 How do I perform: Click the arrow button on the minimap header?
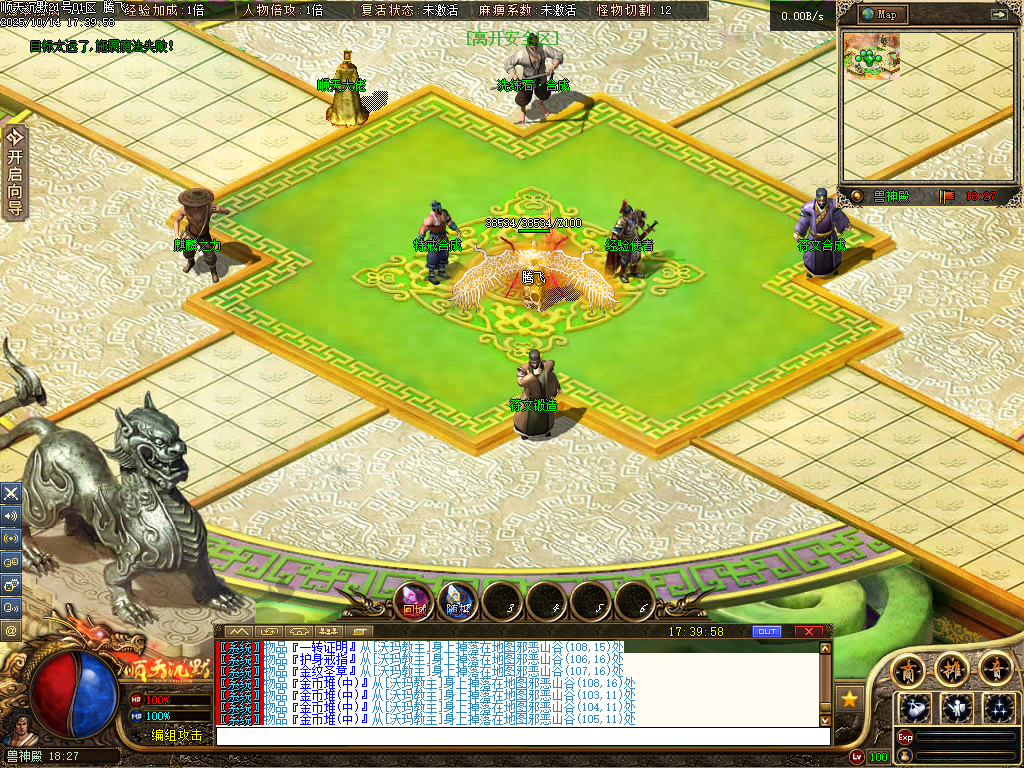[x=998, y=14]
